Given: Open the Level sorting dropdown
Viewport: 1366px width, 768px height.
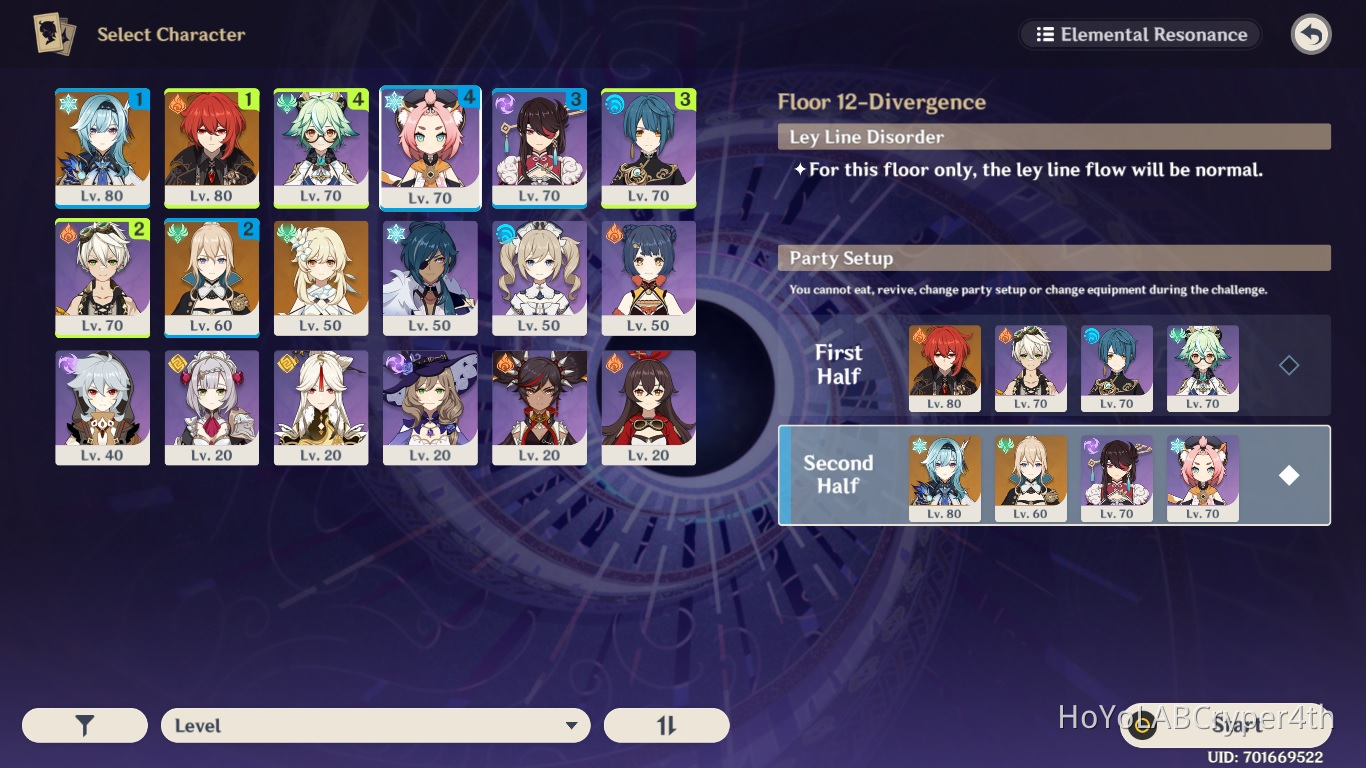Looking at the screenshot, I should point(375,725).
